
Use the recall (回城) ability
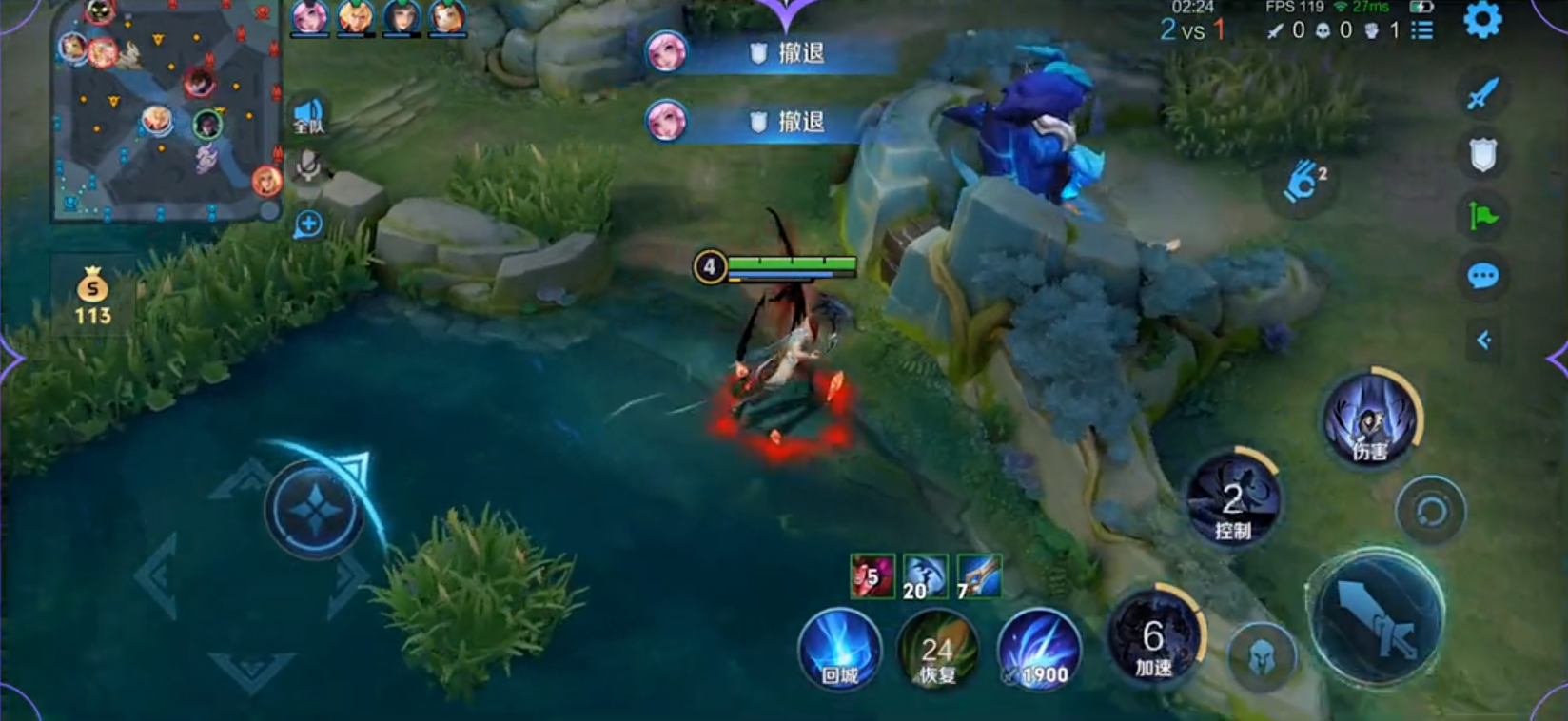tap(839, 650)
